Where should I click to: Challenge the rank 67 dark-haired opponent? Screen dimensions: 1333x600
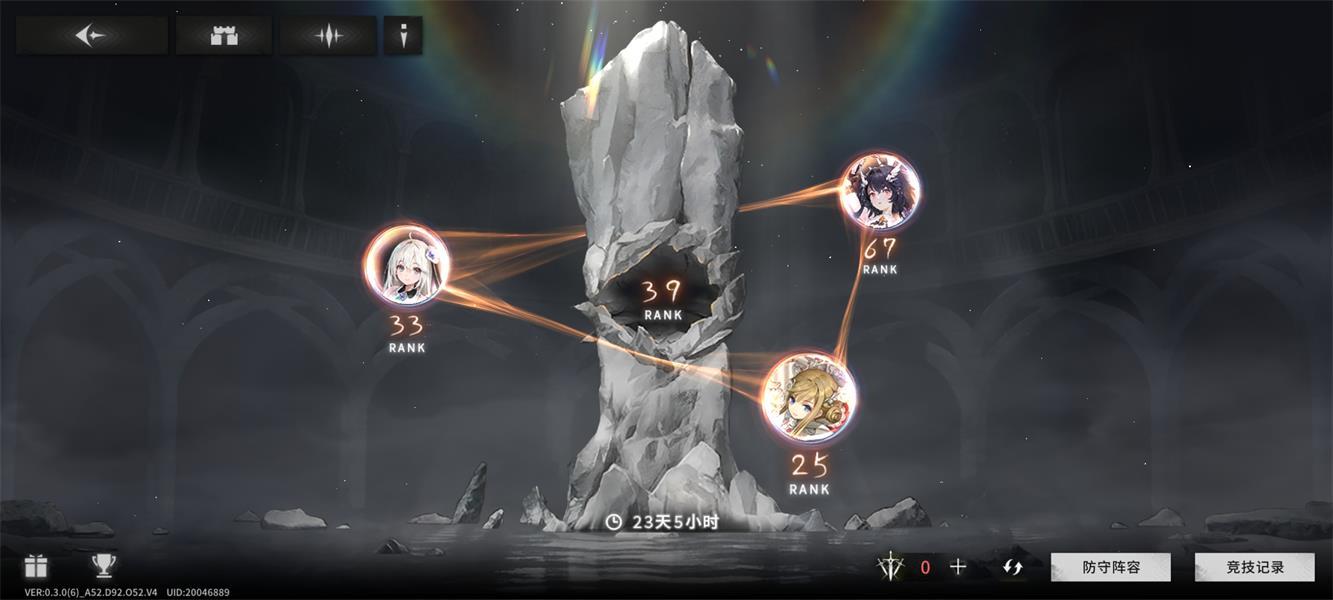(x=879, y=192)
